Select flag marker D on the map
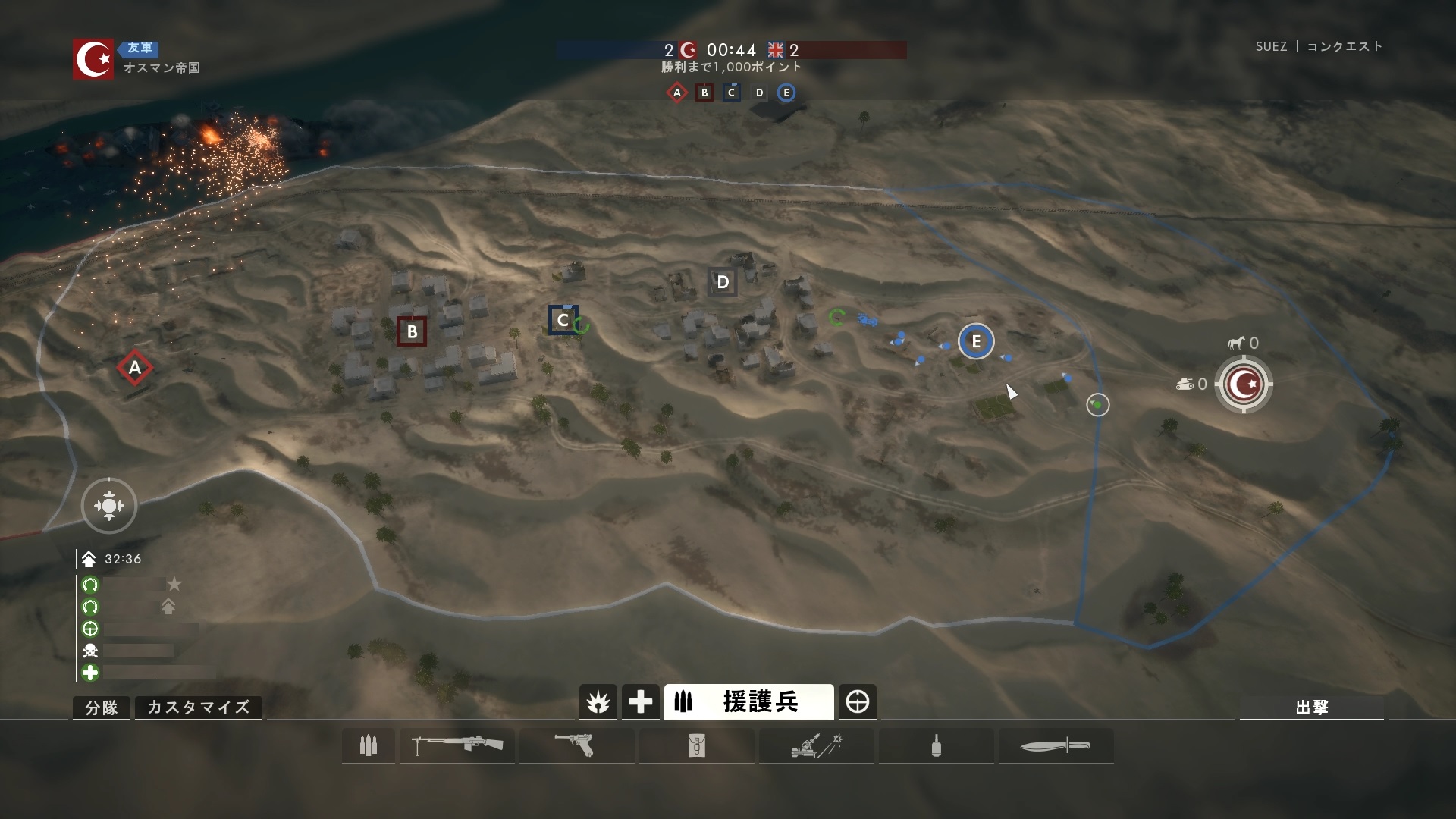This screenshot has width=1456, height=819. tap(722, 282)
